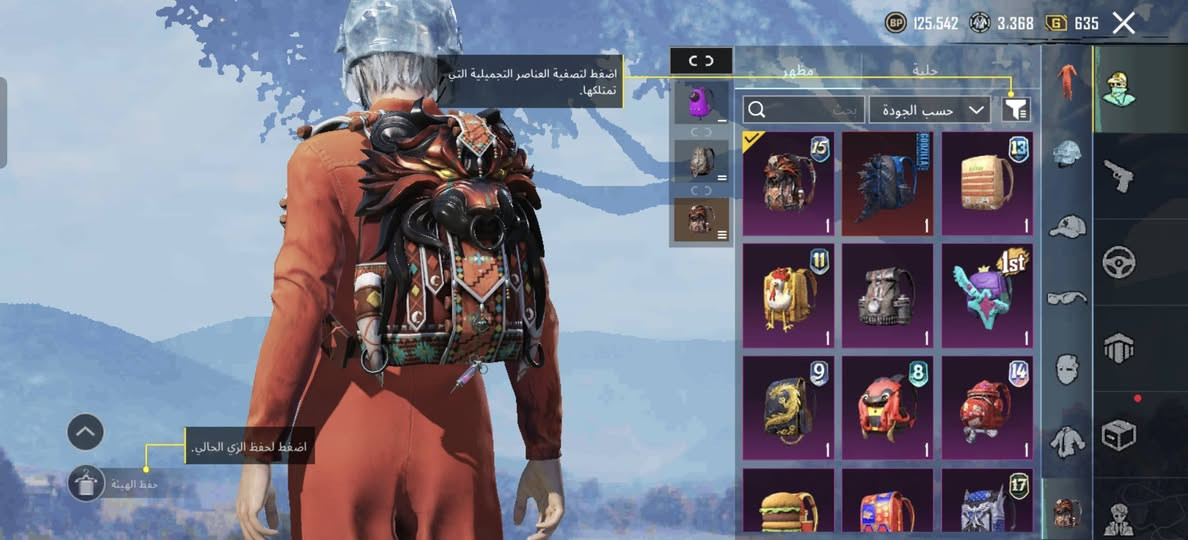Image resolution: width=1188 pixels, height=540 pixels.
Task: Expand the panel with the up-arrow button
Action: click(86, 432)
